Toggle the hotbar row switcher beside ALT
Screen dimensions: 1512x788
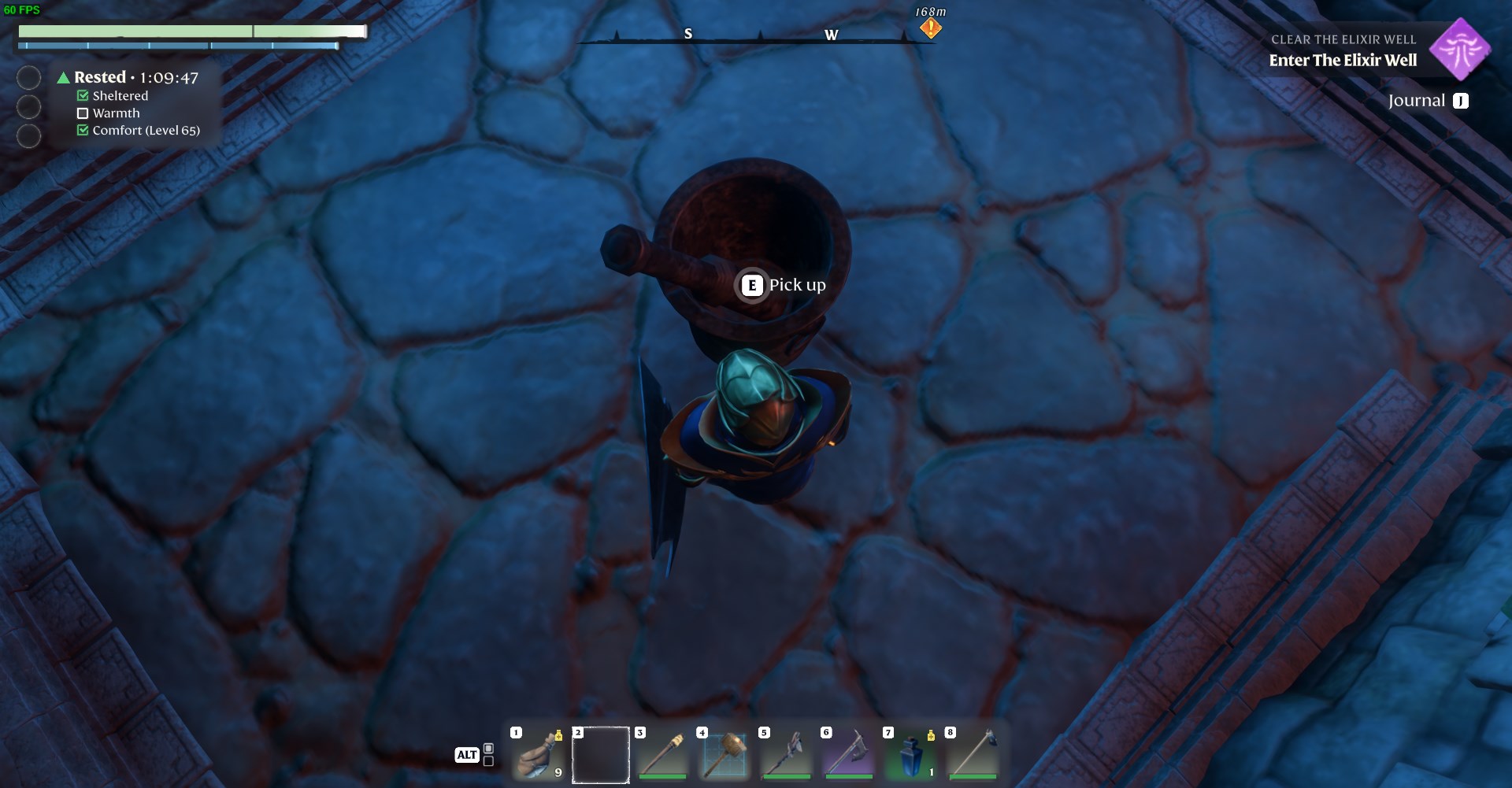pos(488,754)
